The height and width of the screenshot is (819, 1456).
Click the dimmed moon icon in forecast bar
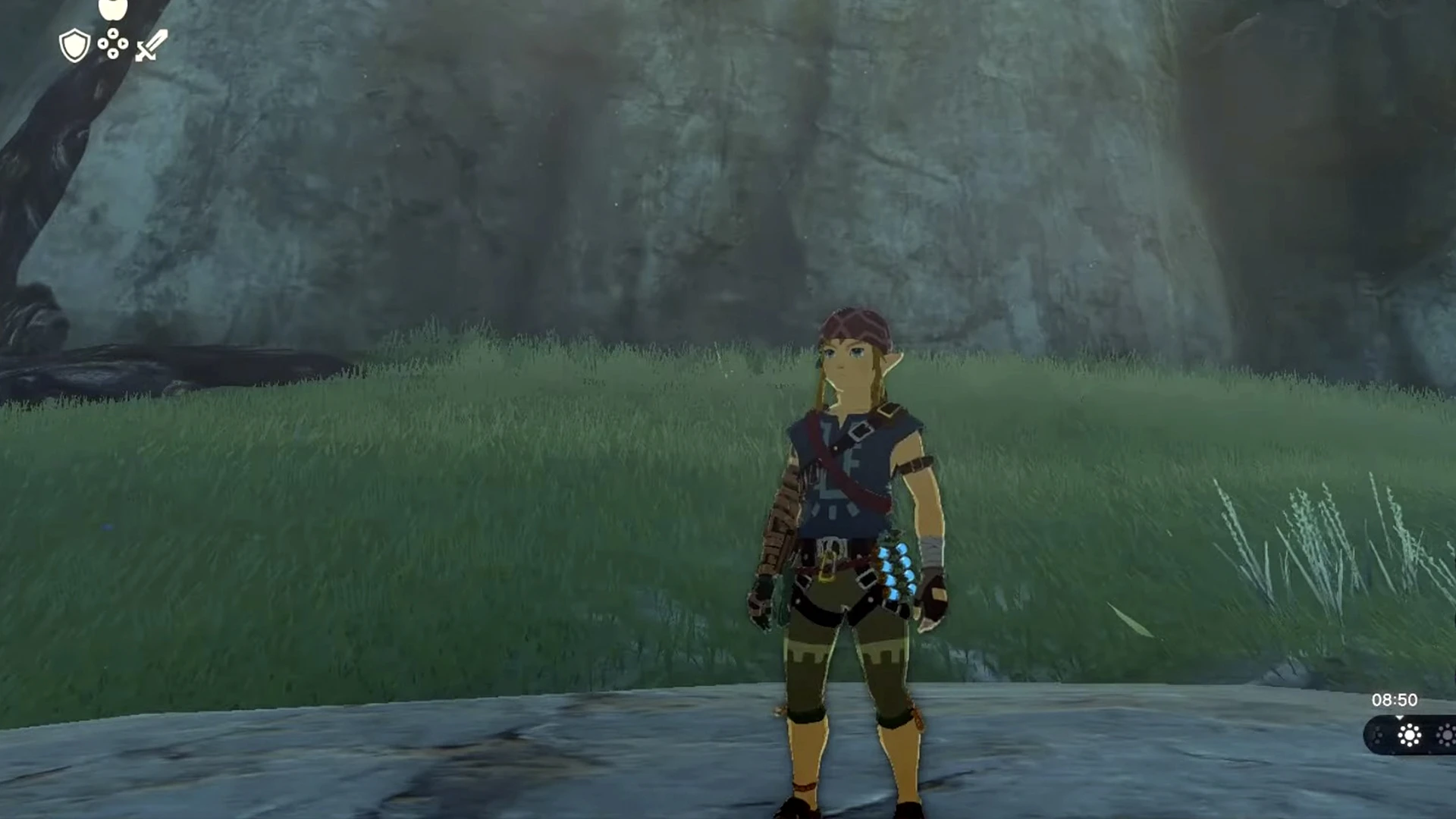click(x=1378, y=736)
